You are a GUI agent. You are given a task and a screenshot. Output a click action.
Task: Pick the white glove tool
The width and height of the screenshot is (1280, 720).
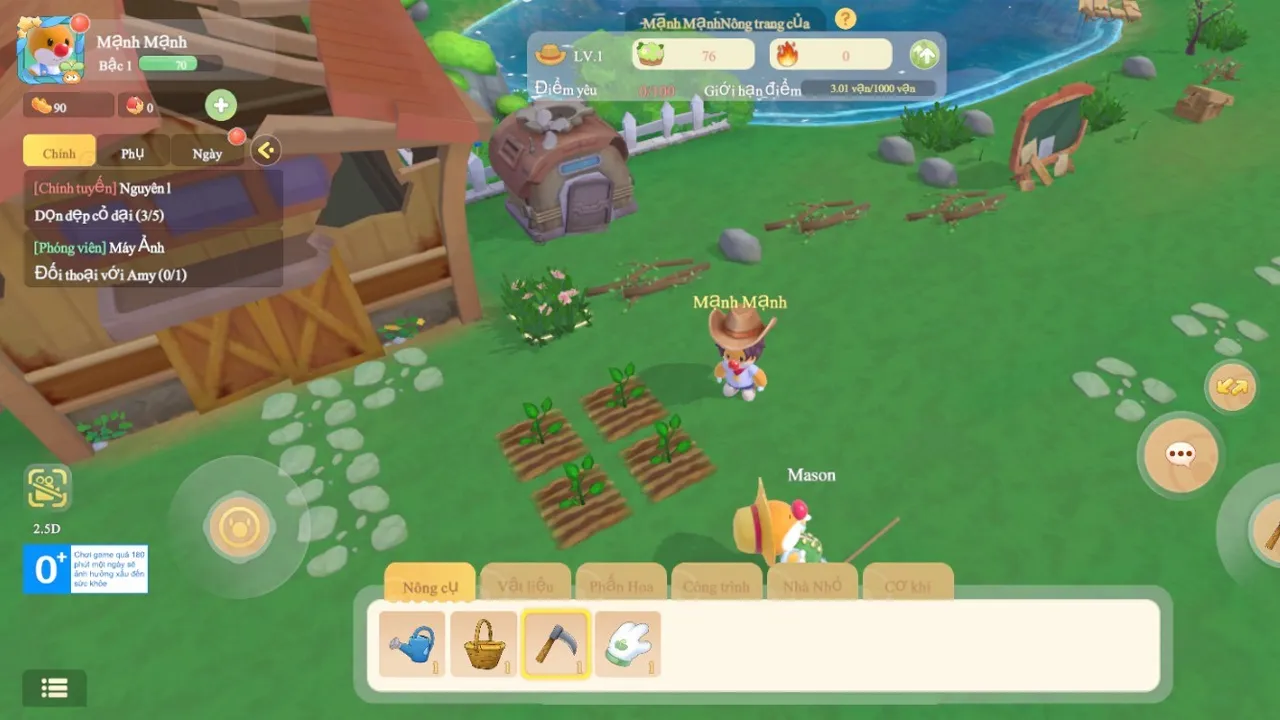(x=628, y=645)
